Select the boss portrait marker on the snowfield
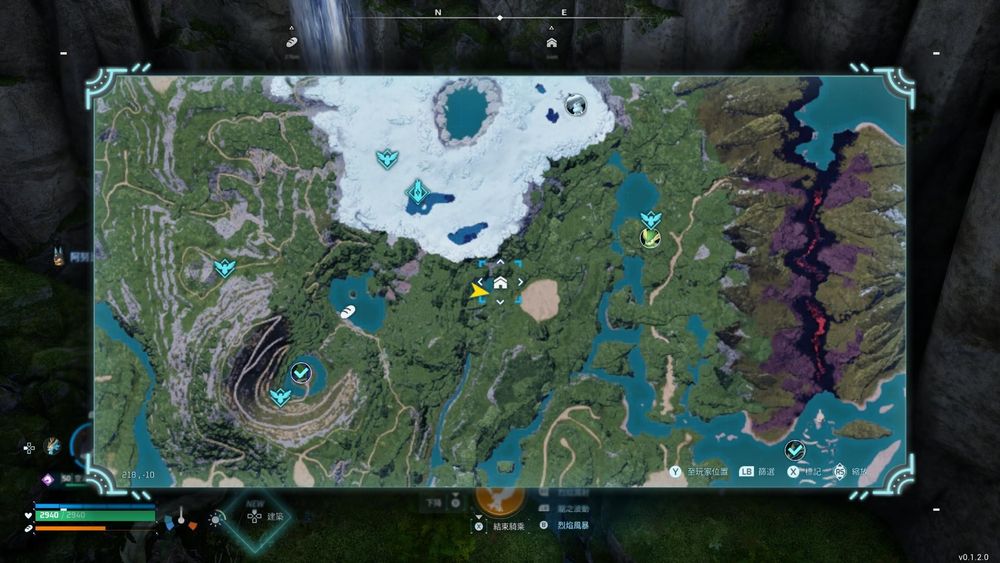 click(x=575, y=104)
